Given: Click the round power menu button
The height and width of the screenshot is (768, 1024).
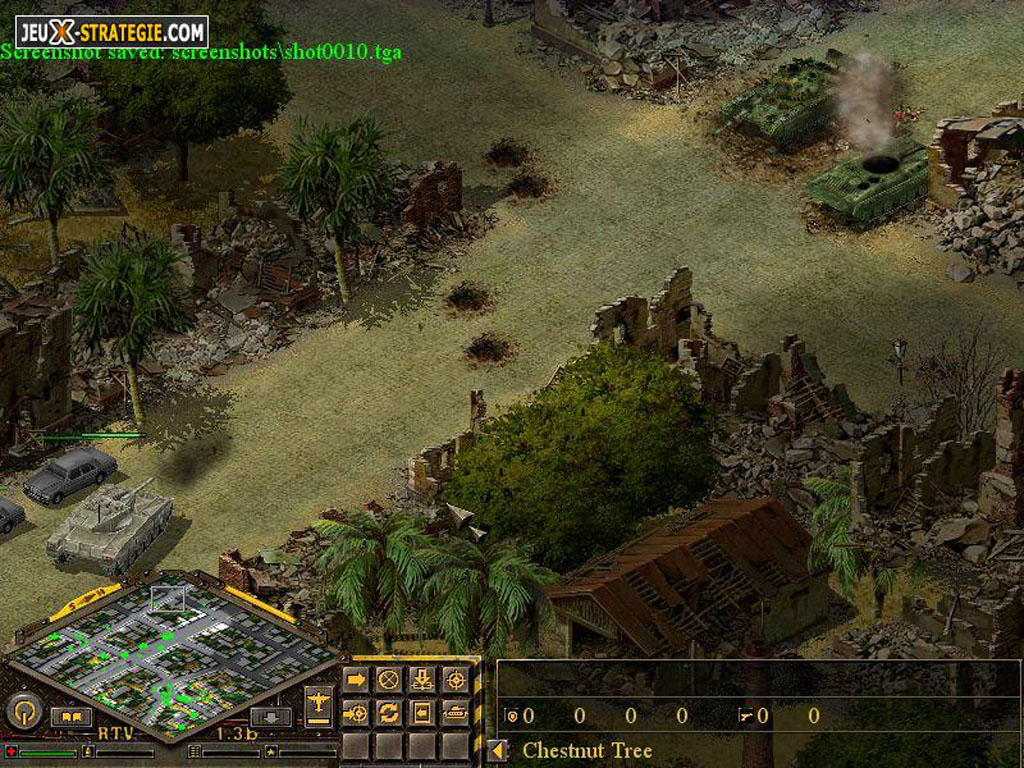Looking at the screenshot, I should [x=22, y=712].
